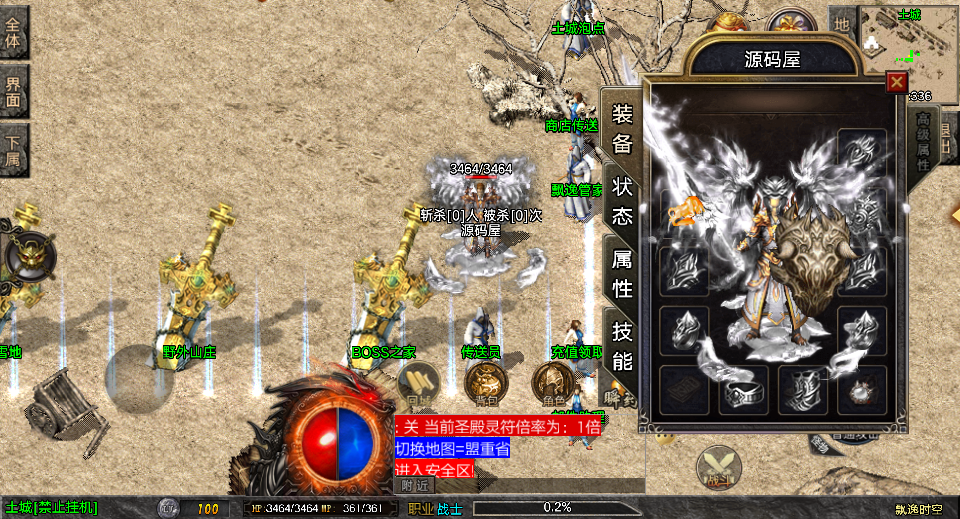The height and width of the screenshot is (519, 960).
Task: Show the 属性 attributes tab
Action: tap(622, 274)
